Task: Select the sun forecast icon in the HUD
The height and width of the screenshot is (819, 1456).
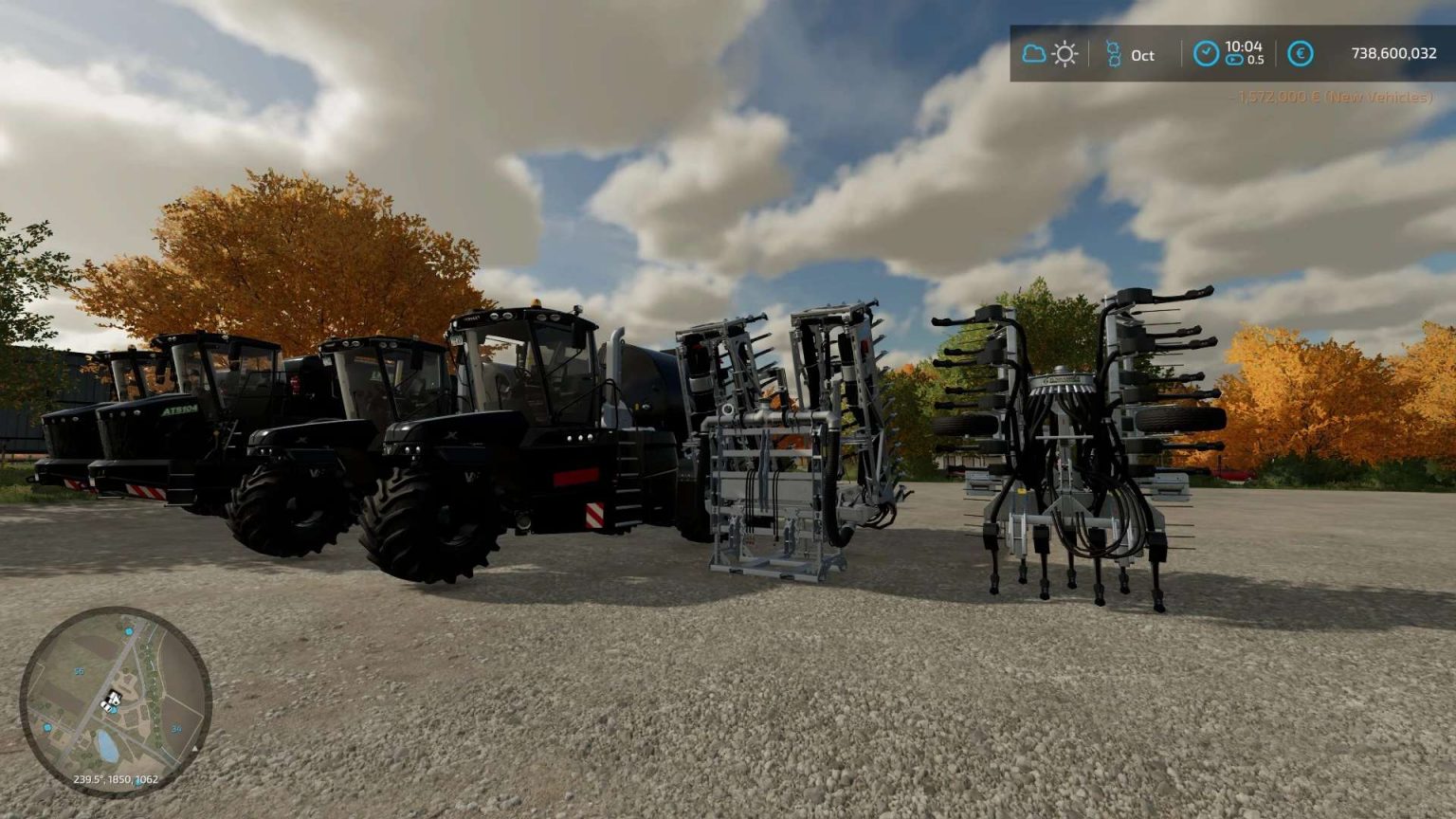Action: (x=1065, y=54)
